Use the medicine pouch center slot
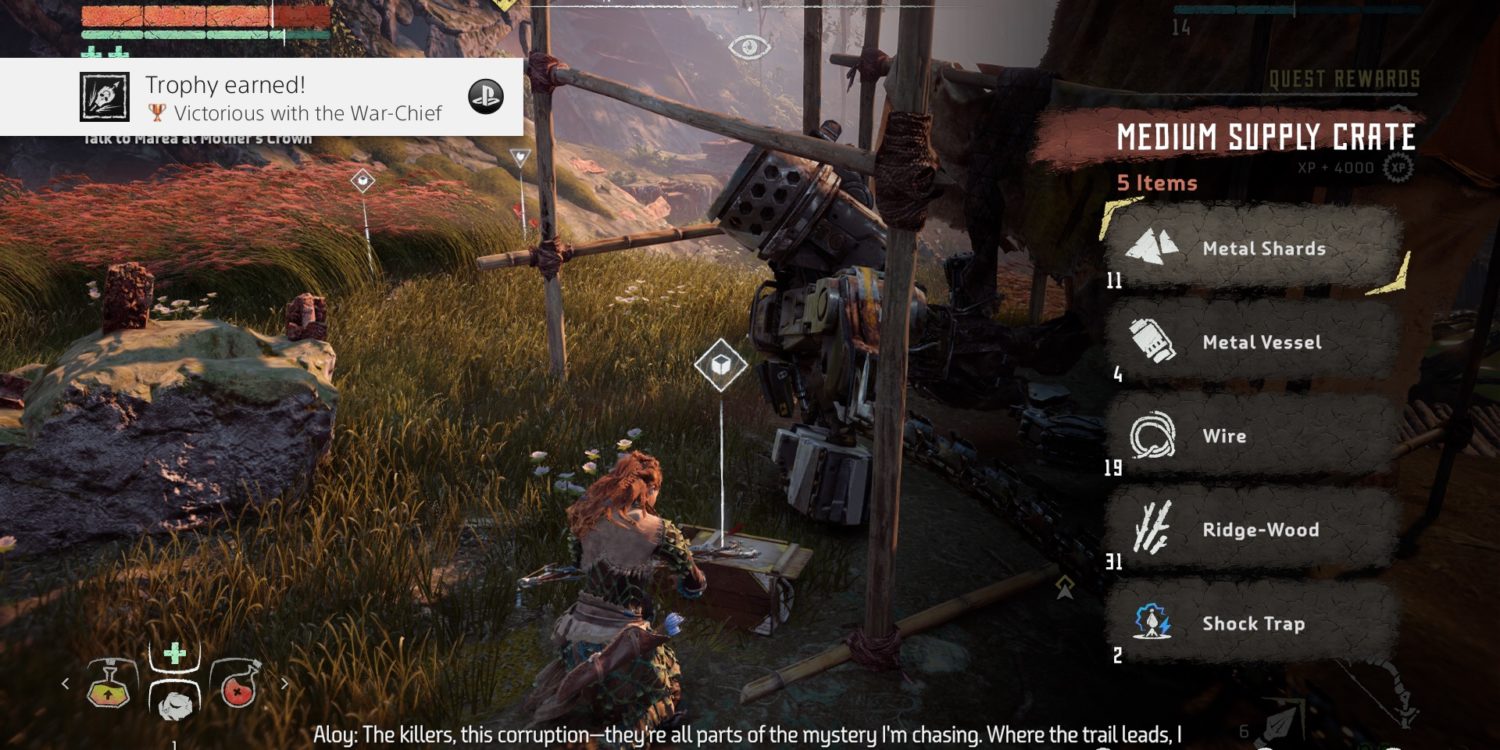The image size is (1500, 750). [x=174, y=689]
